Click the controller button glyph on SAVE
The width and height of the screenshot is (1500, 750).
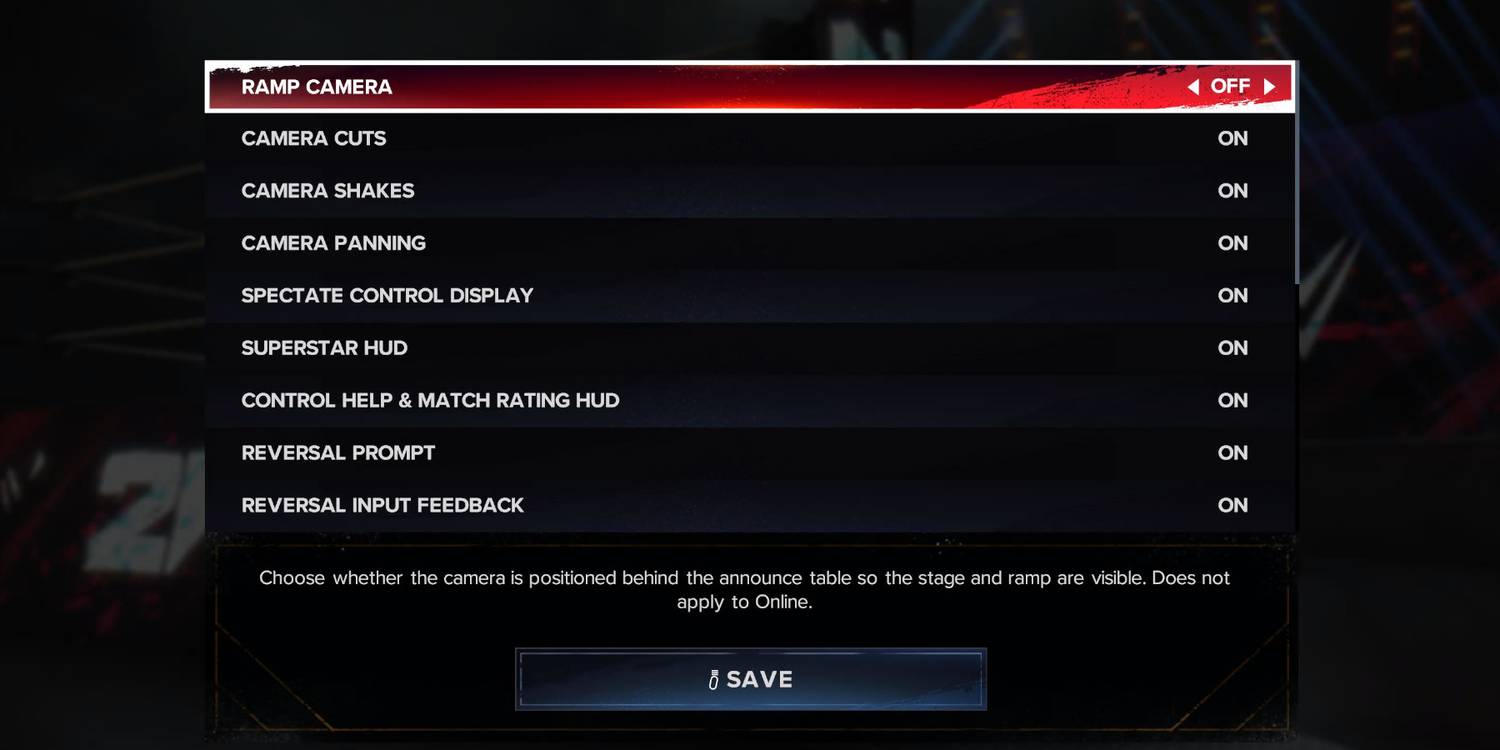(712, 679)
